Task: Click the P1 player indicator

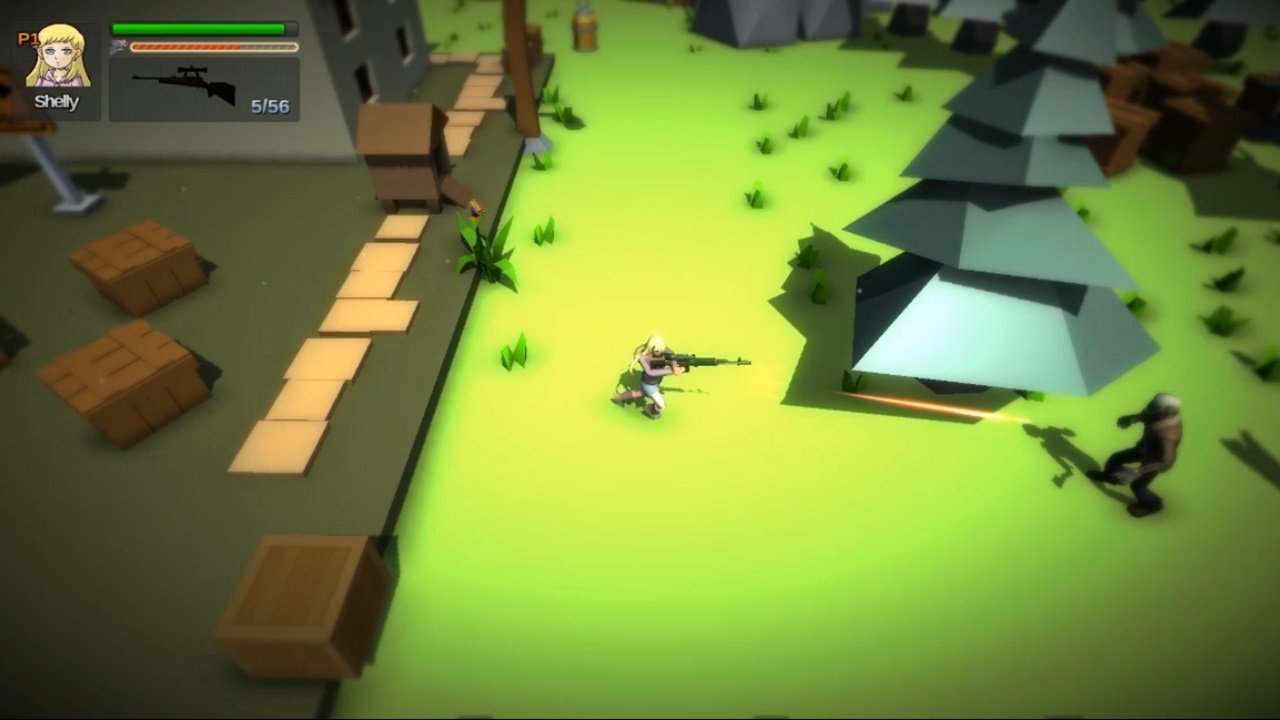Action: click(x=27, y=38)
